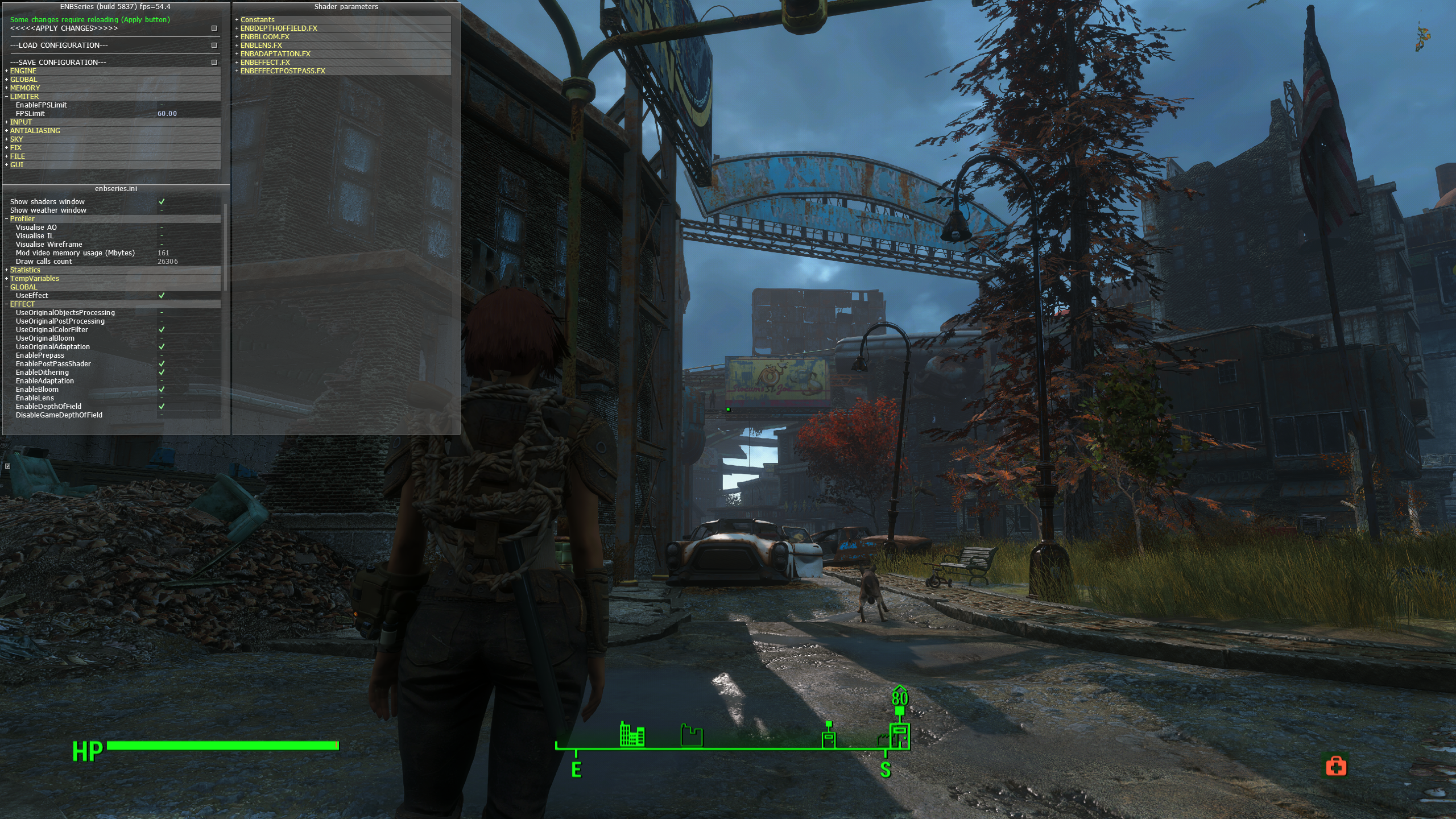Toggle the EnableBloom setting

(162, 390)
